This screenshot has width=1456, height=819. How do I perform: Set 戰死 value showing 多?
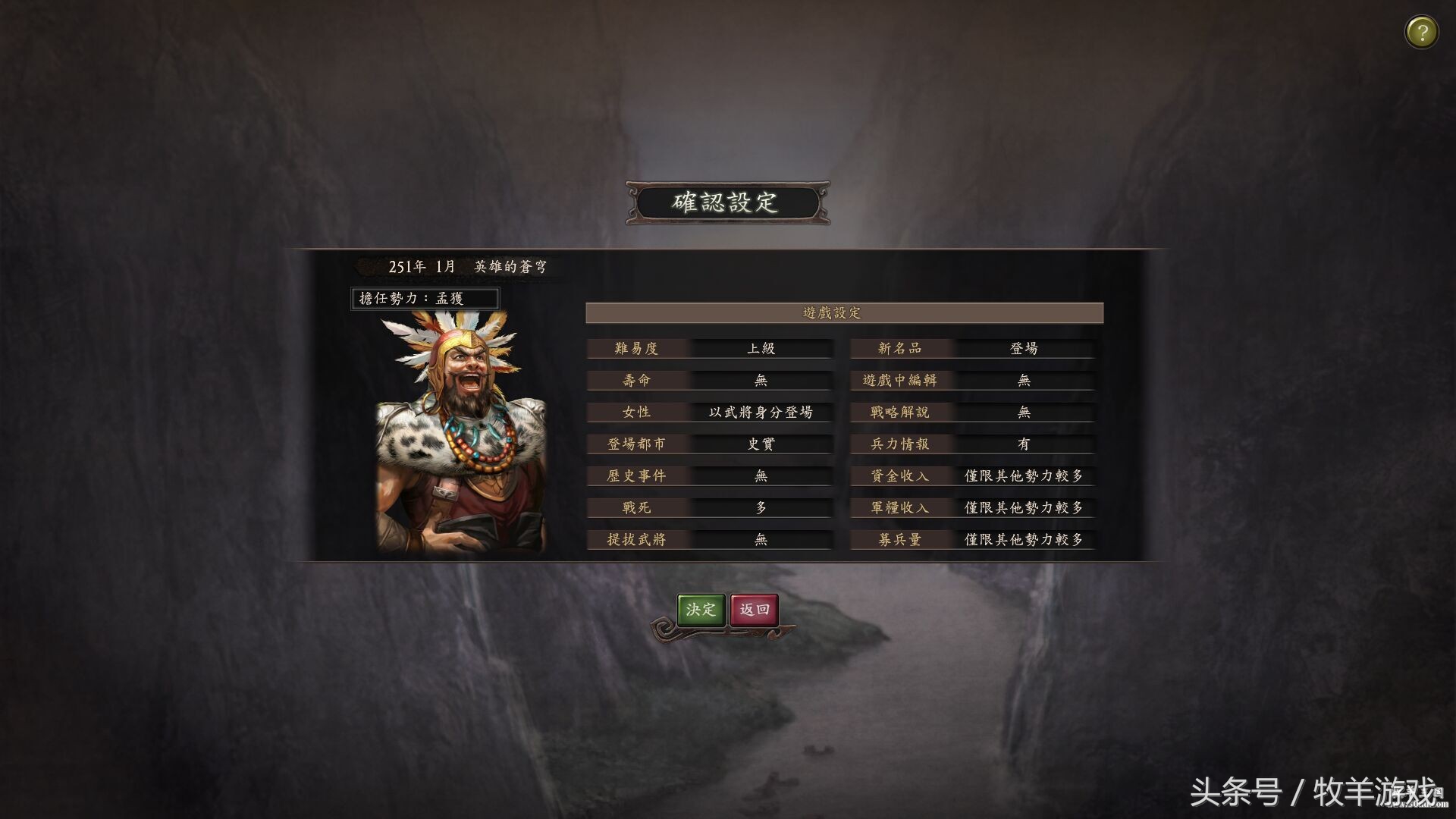(760, 507)
